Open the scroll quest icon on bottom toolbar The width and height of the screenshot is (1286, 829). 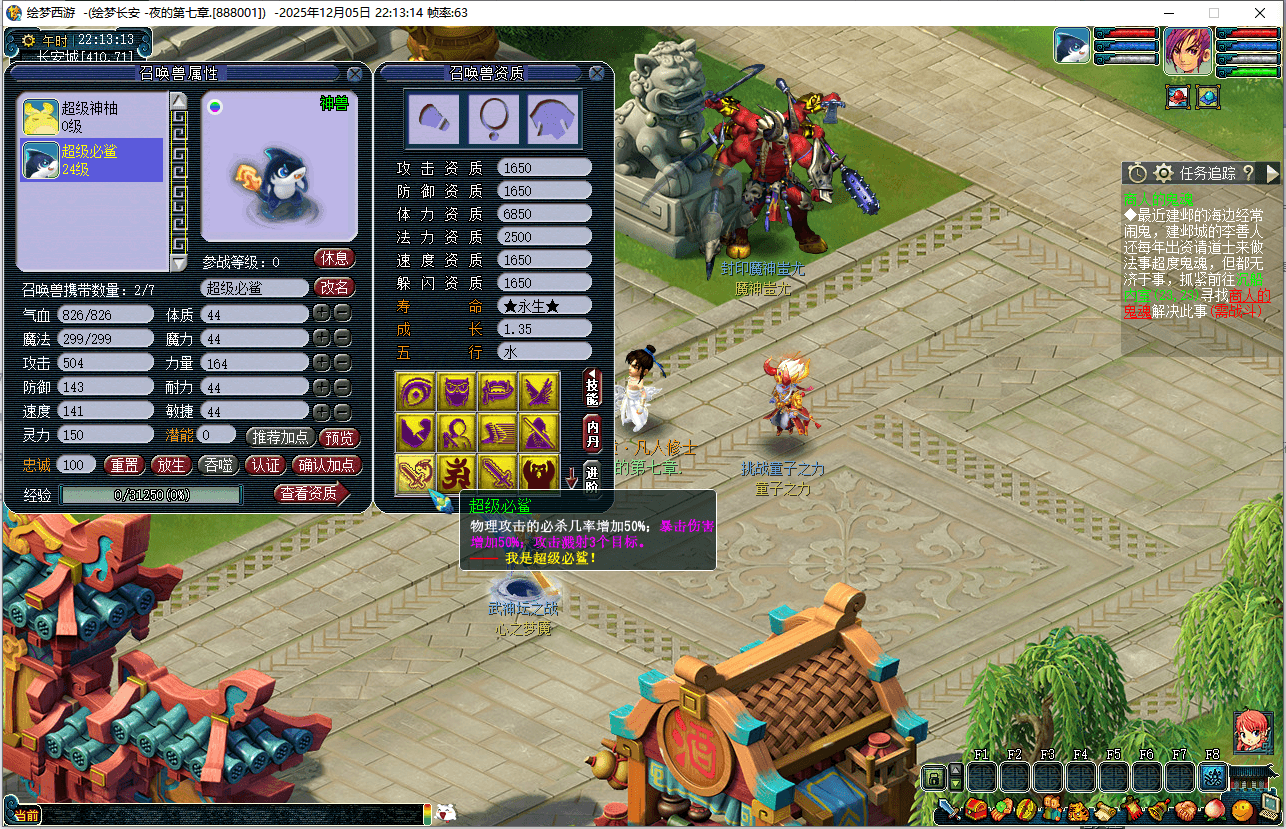click(1106, 810)
